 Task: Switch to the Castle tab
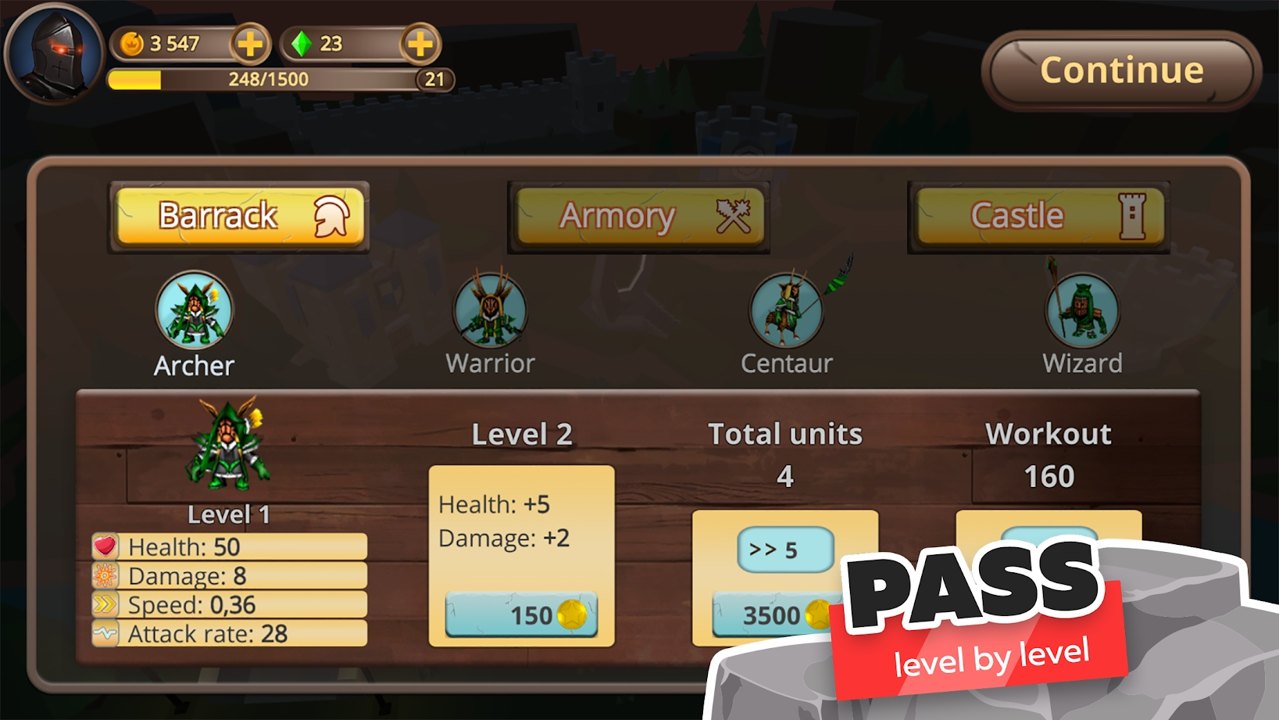(1038, 216)
